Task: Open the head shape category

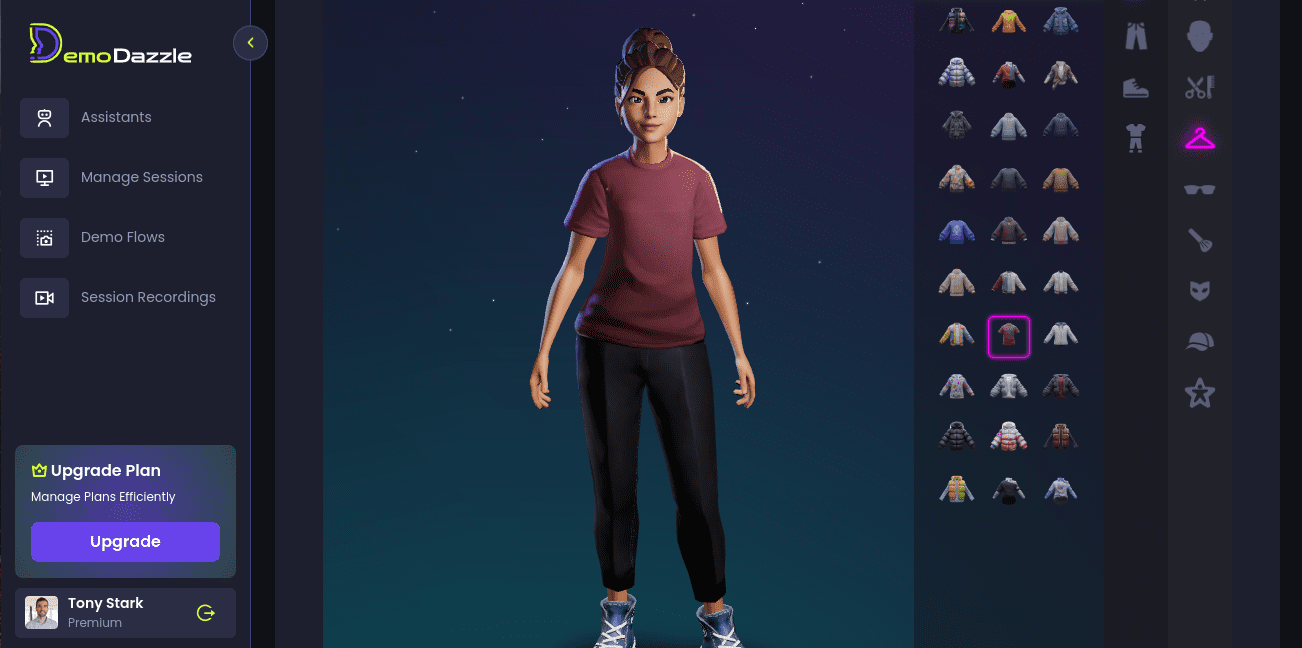Action: coord(1199,38)
